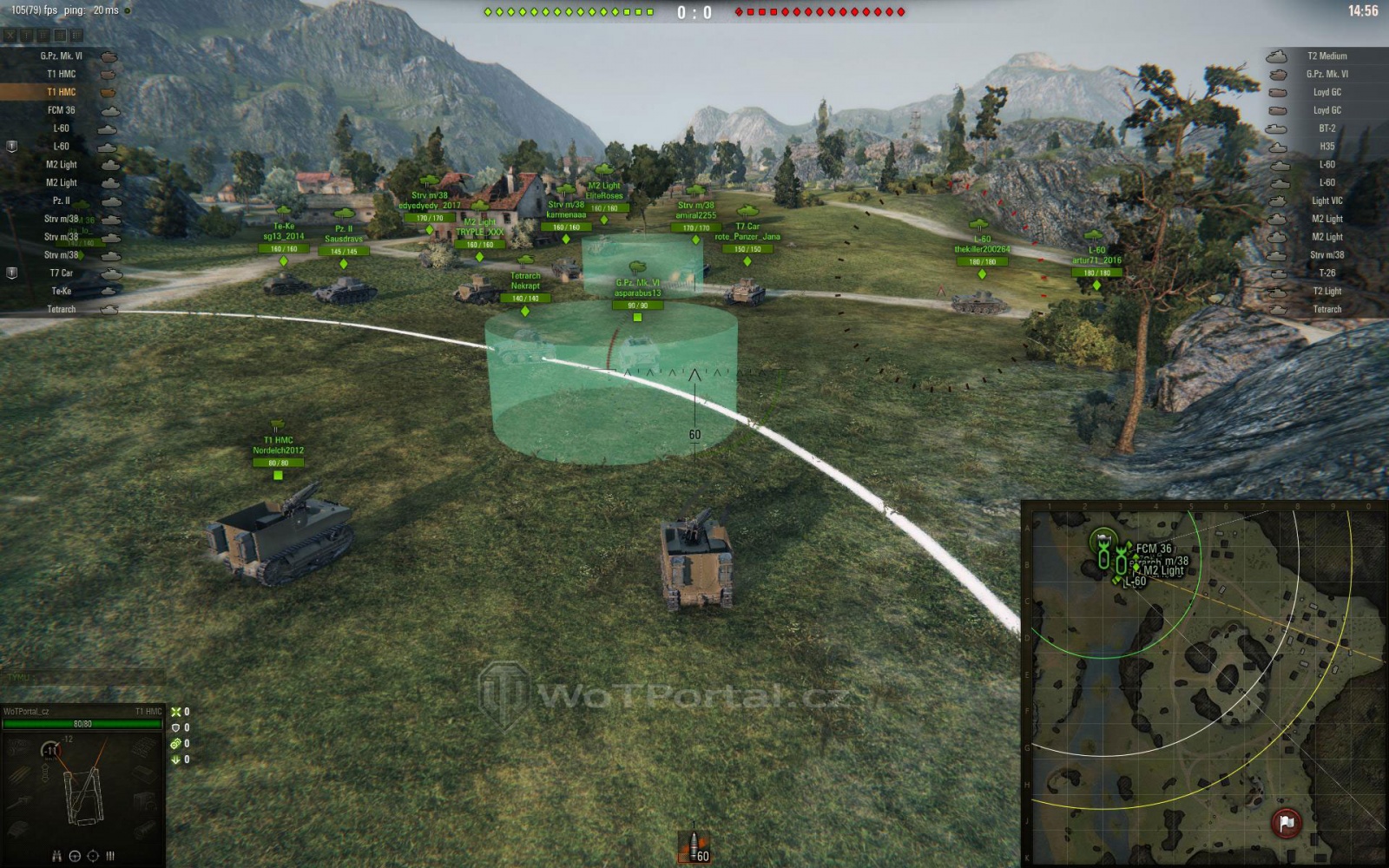Pick Te-Ke in the allied team list
1389x868 pixels.
point(61,292)
